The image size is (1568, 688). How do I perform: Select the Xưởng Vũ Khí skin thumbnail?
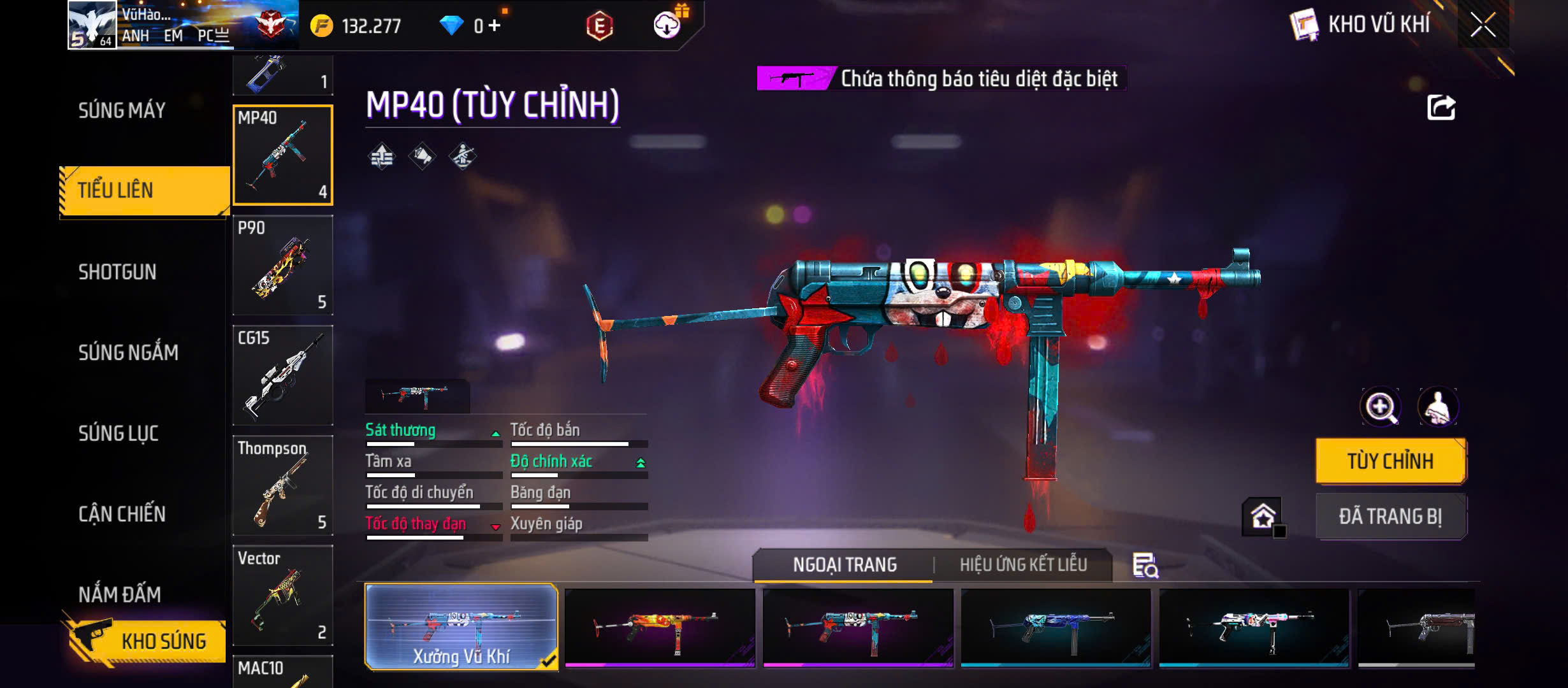tap(461, 627)
